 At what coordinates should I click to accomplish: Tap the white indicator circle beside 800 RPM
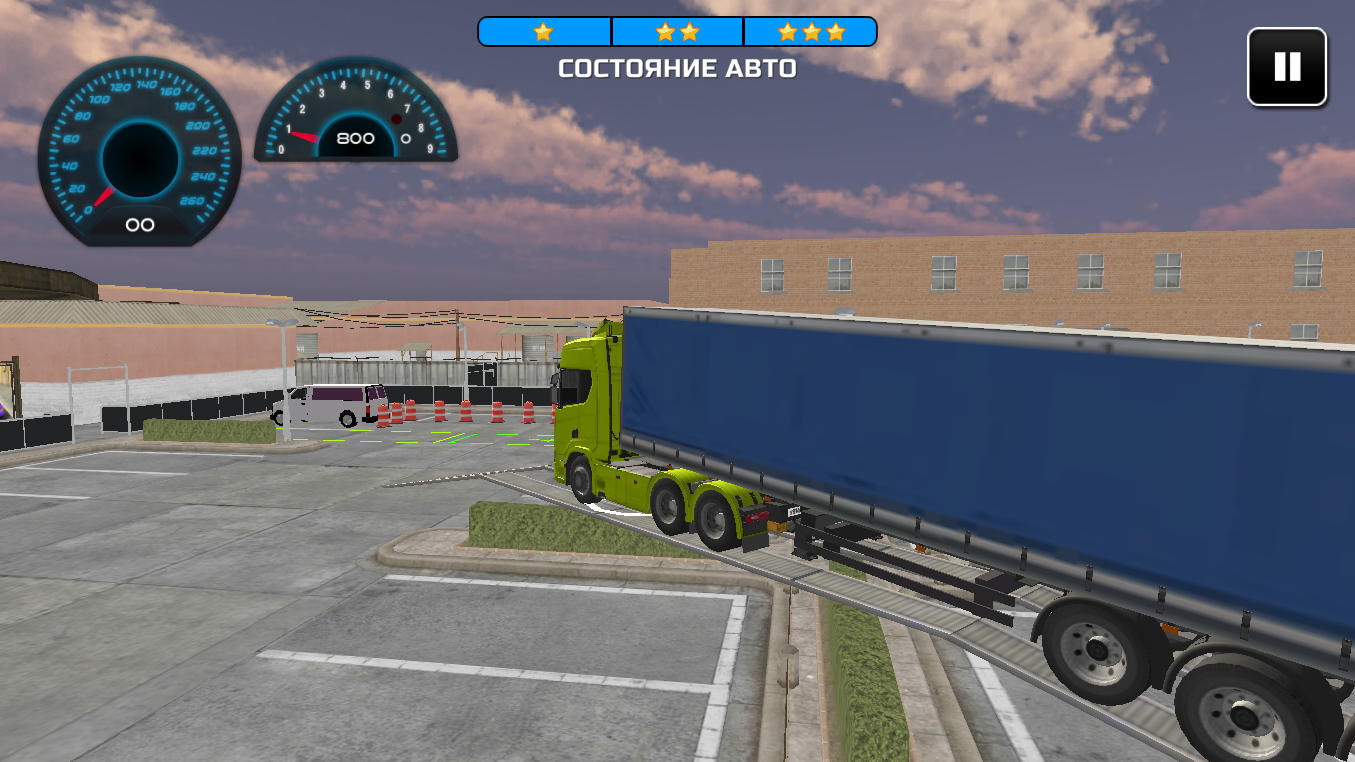[x=404, y=139]
